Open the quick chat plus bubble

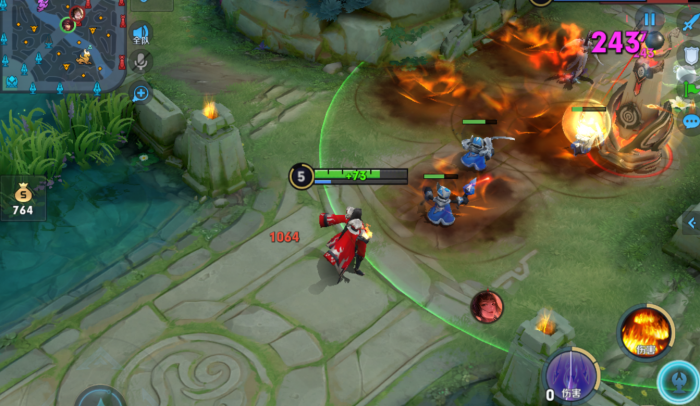141,94
